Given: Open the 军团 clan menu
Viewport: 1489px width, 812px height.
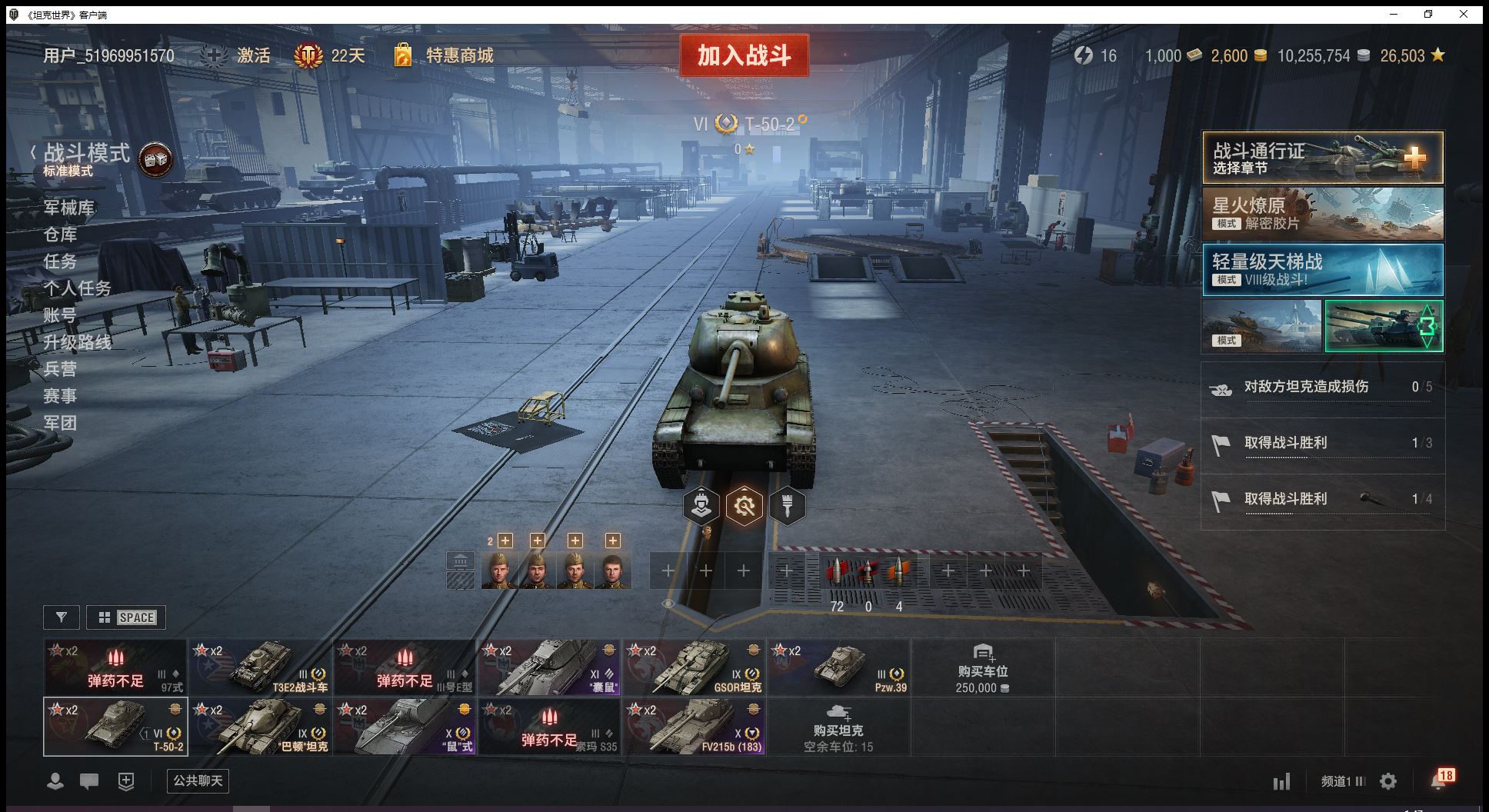Looking at the screenshot, I should (x=60, y=423).
